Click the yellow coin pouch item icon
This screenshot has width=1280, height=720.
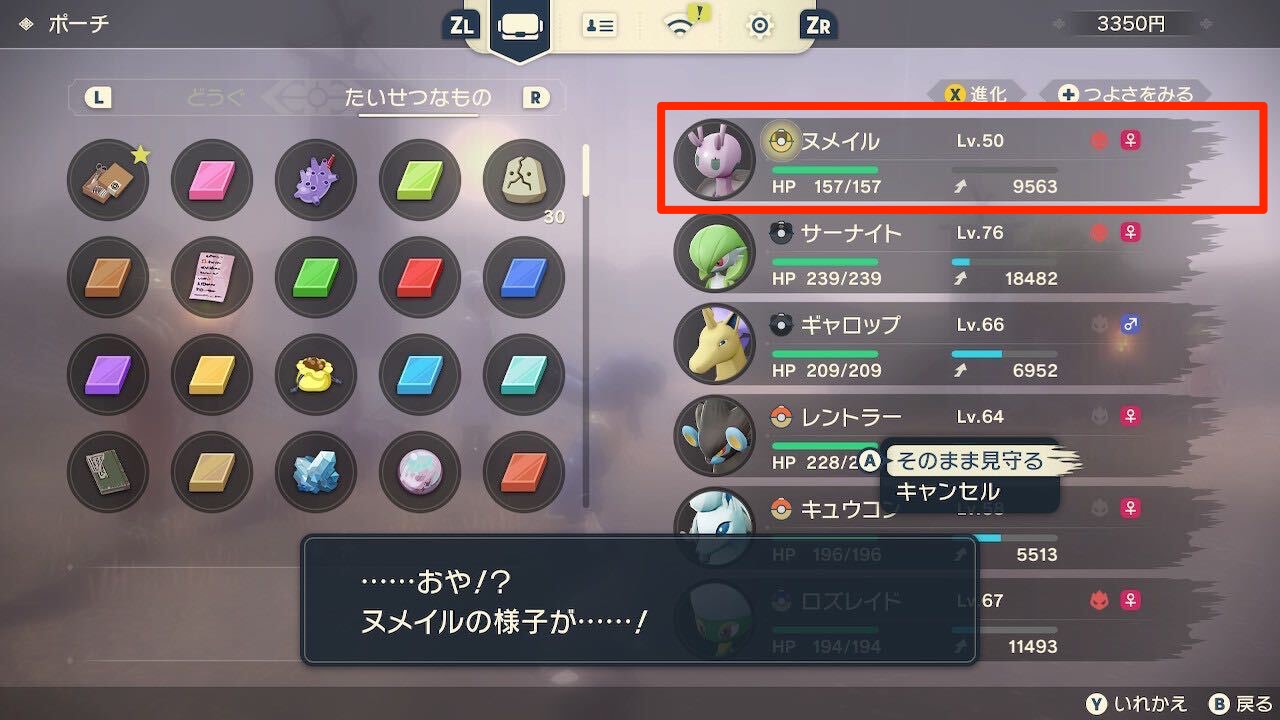(315, 374)
